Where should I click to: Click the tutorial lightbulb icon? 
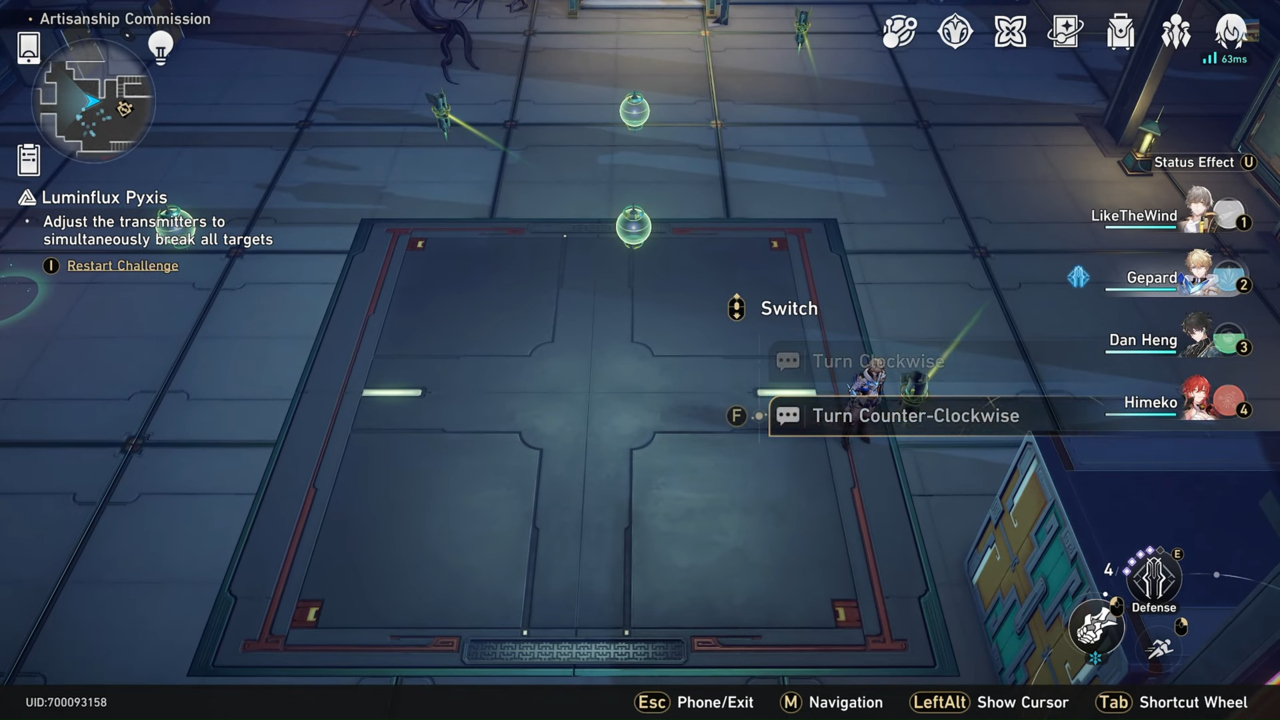[x=161, y=47]
